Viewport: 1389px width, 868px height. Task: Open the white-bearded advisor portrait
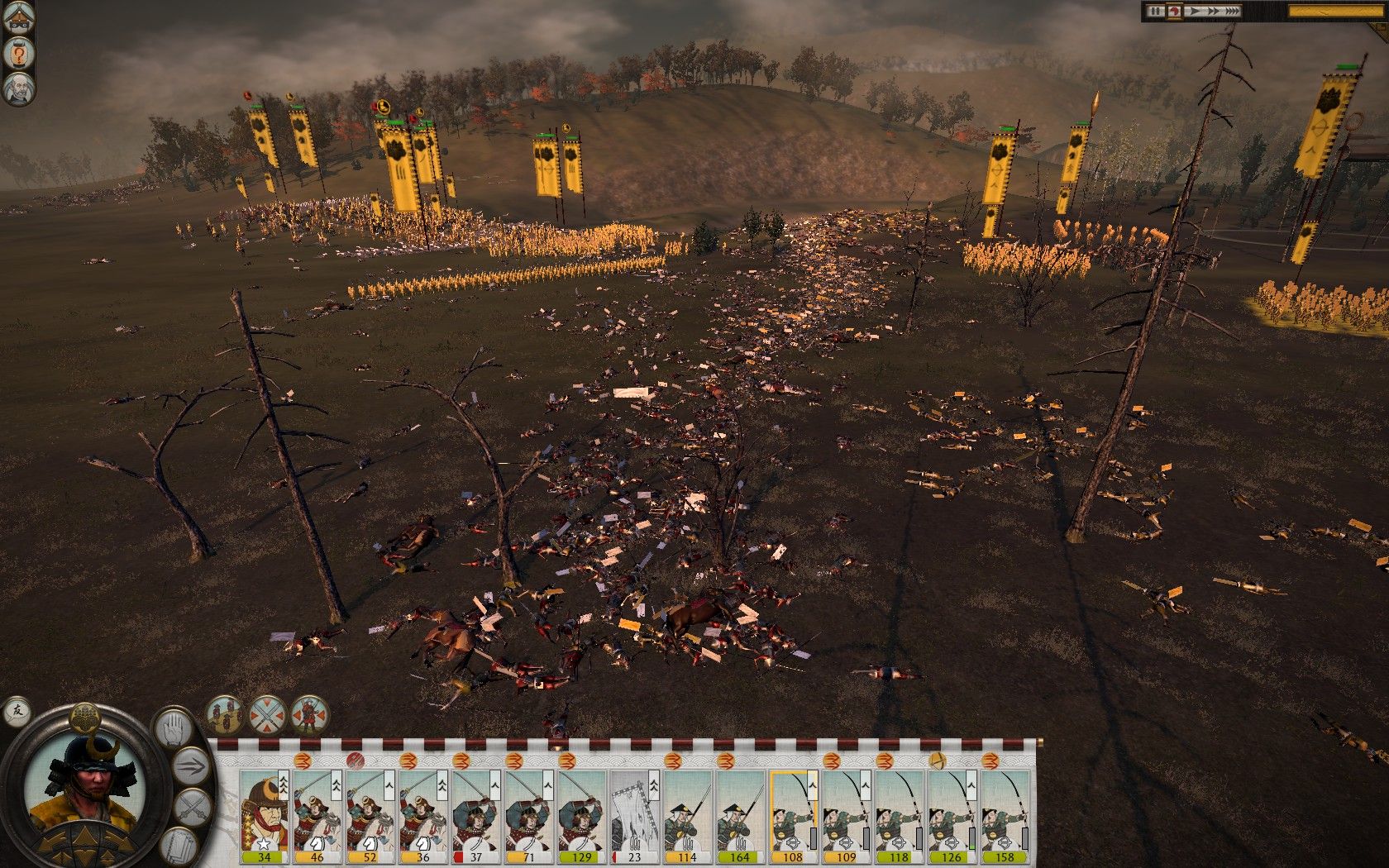coord(17,89)
